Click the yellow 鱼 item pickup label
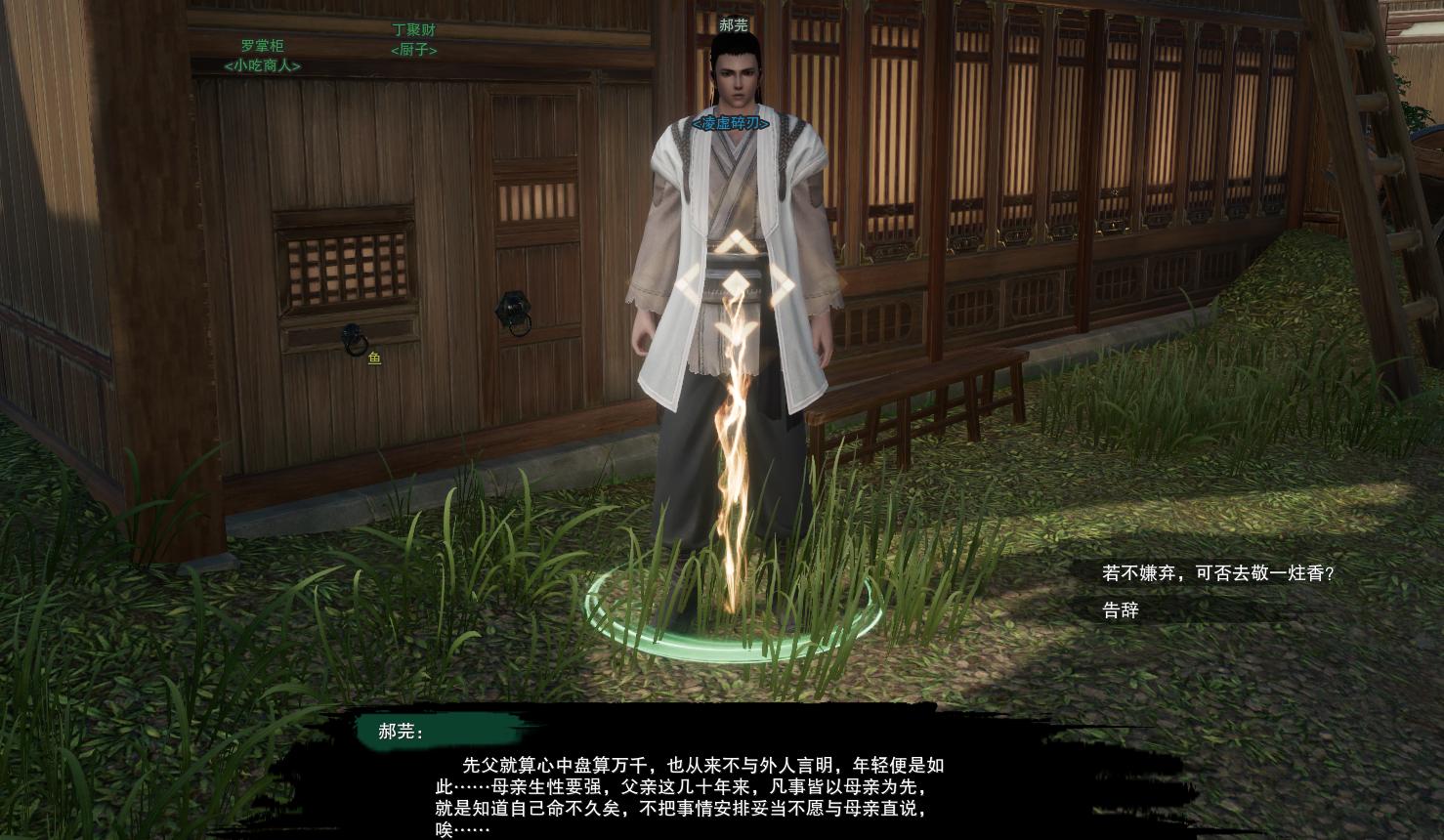Viewport: 1444px width, 840px height. [x=372, y=358]
